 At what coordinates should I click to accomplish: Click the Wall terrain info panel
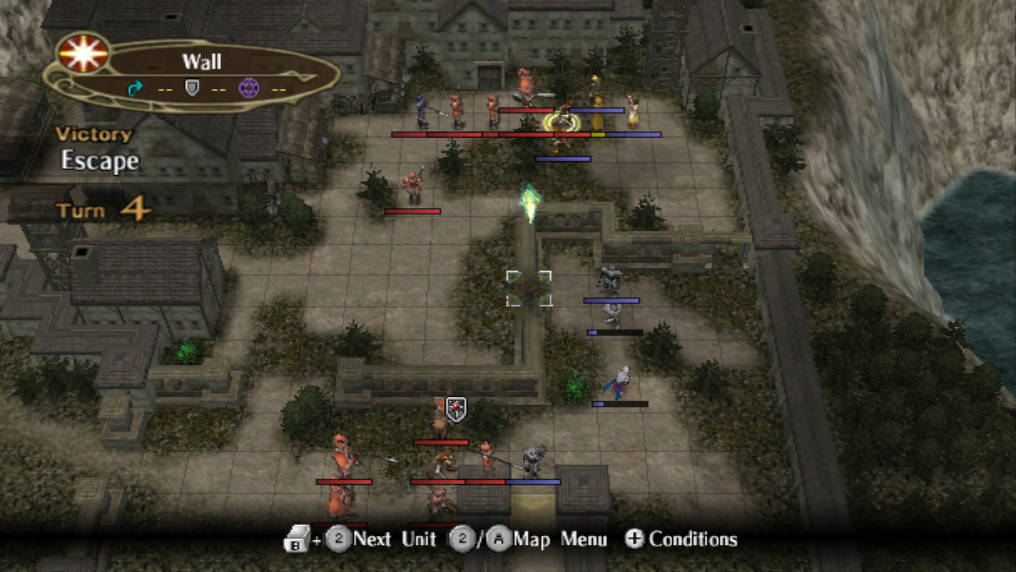click(x=200, y=74)
